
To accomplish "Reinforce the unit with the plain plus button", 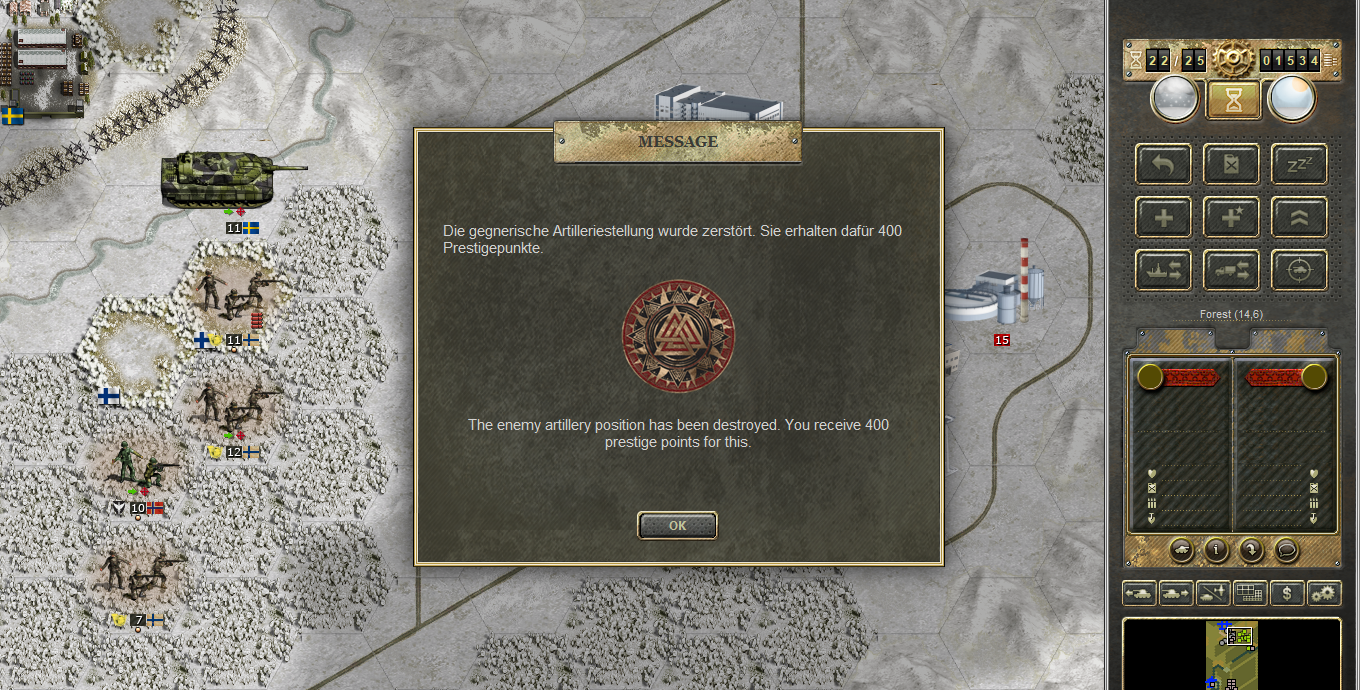I will (x=1163, y=216).
